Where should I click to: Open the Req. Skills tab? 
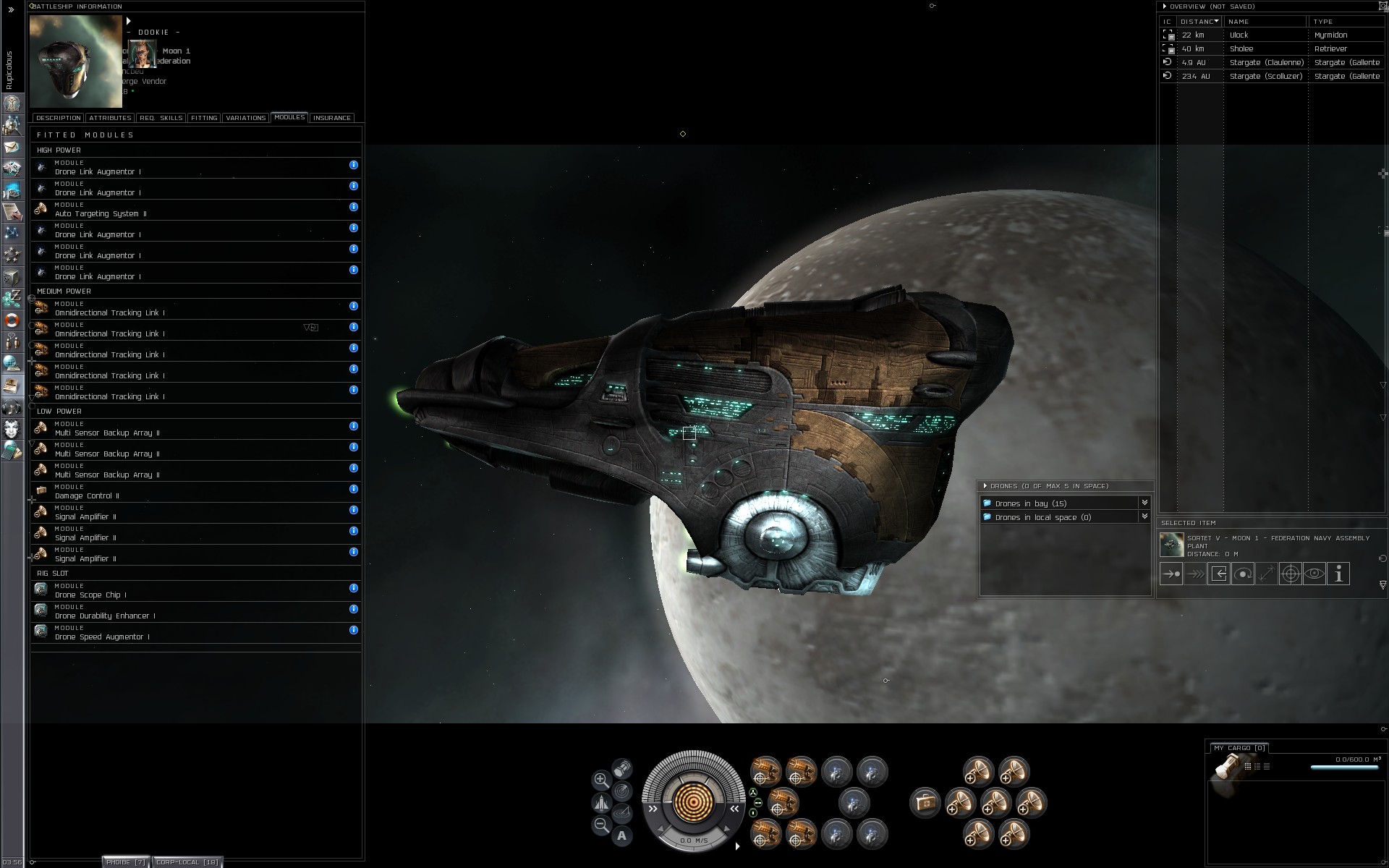161,118
